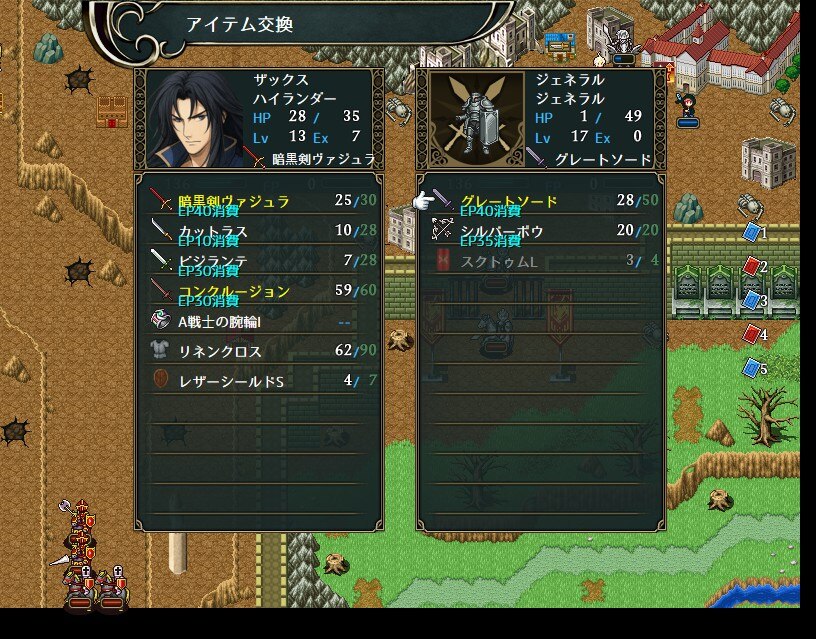This screenshot has height=639, width=816.
Task: Click Zack's character portrait
Action: tap(195, 120)
